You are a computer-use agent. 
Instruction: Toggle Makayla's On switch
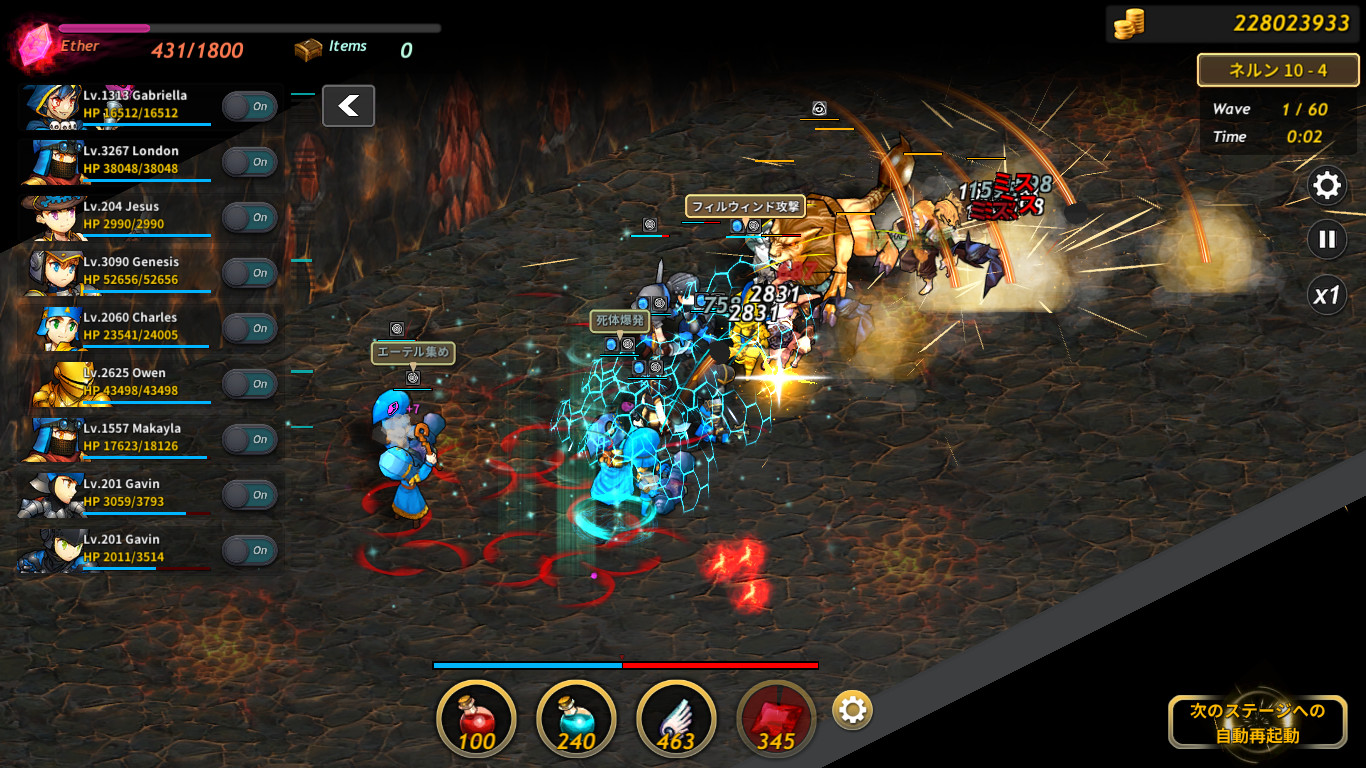(249, 439)
